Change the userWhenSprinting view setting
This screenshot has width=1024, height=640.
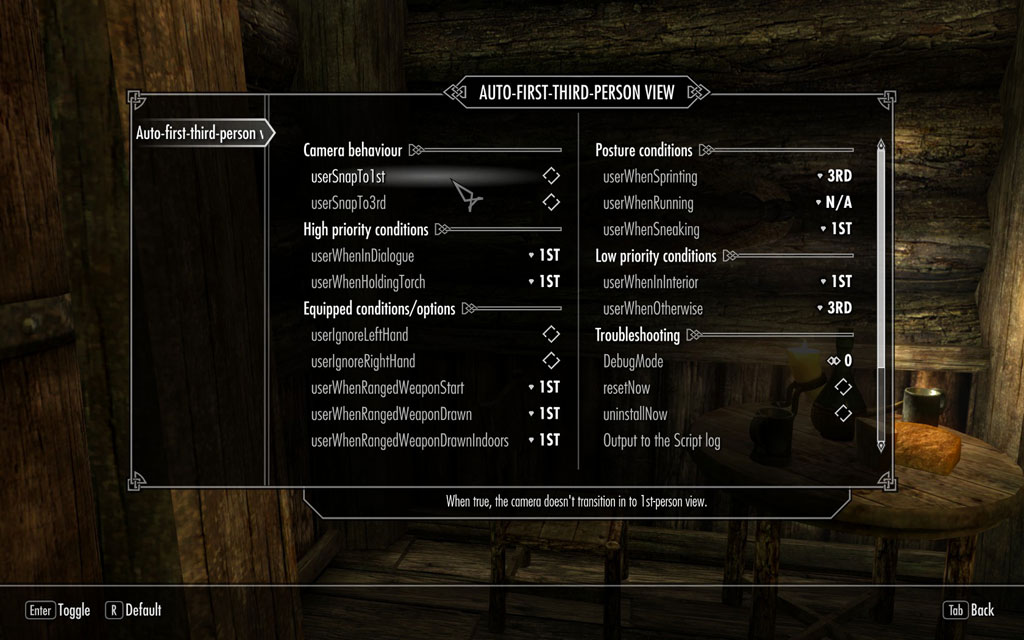click(835, 176)
